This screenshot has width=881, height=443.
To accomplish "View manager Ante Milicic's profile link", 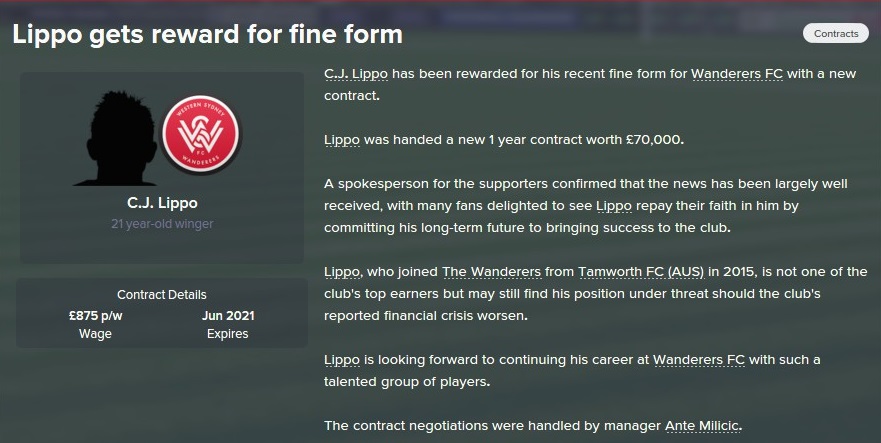I will 696,425.
